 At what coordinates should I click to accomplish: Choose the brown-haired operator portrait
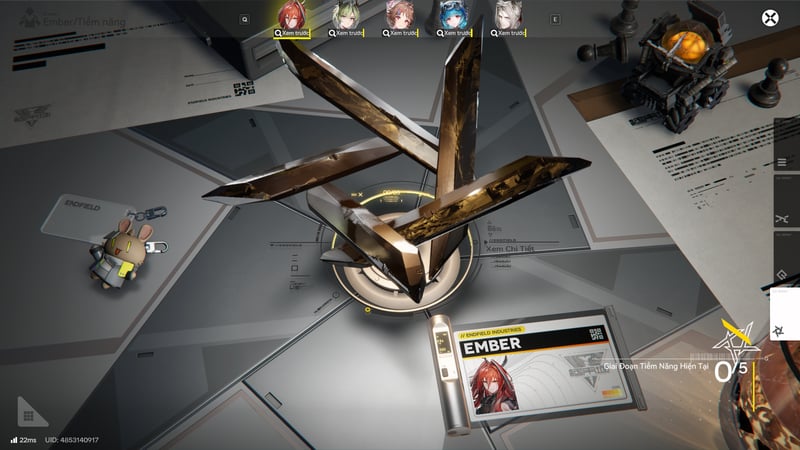[x=397, y=14]
